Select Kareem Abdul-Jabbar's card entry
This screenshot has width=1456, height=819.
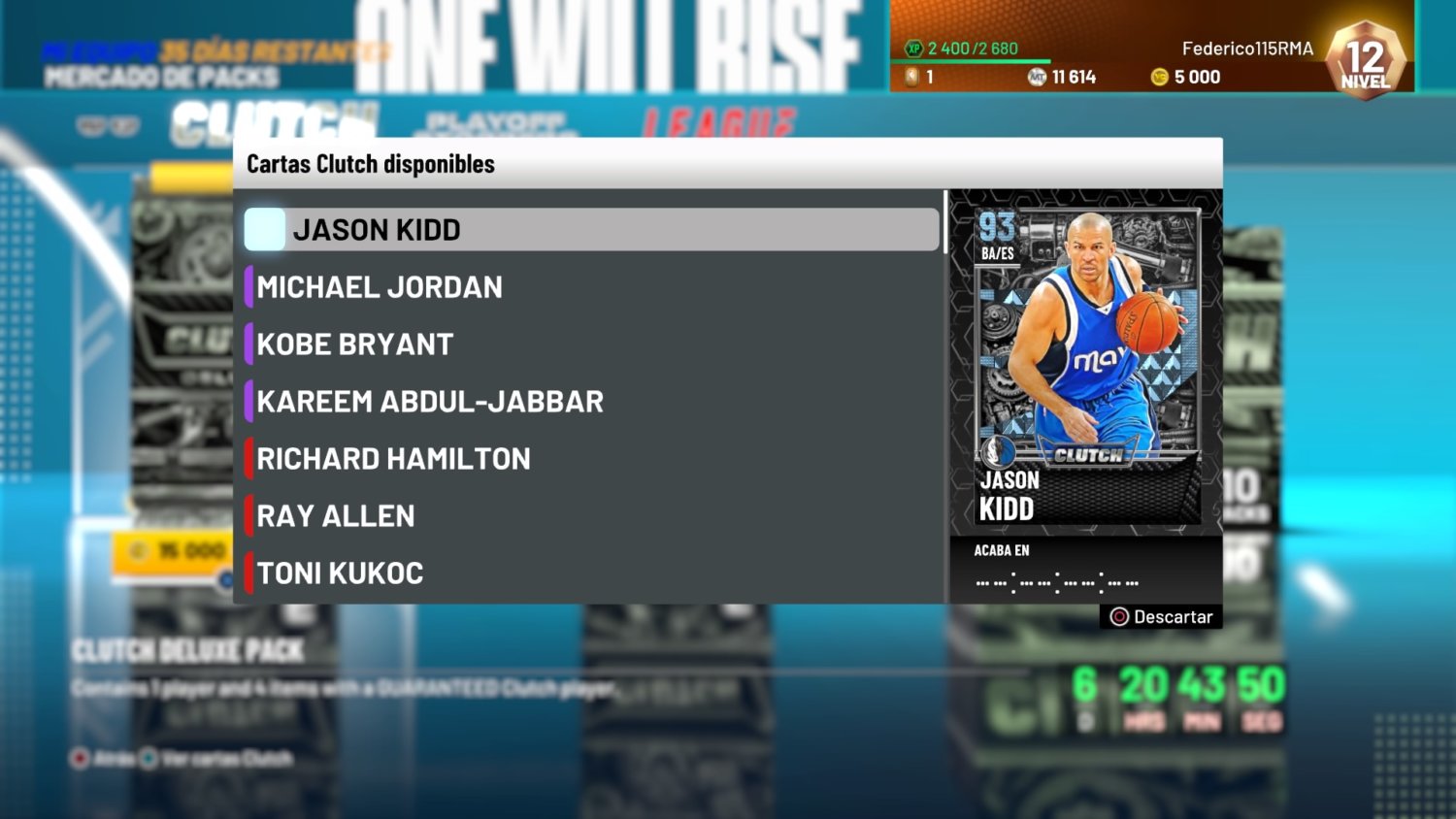tap(430, 401)
